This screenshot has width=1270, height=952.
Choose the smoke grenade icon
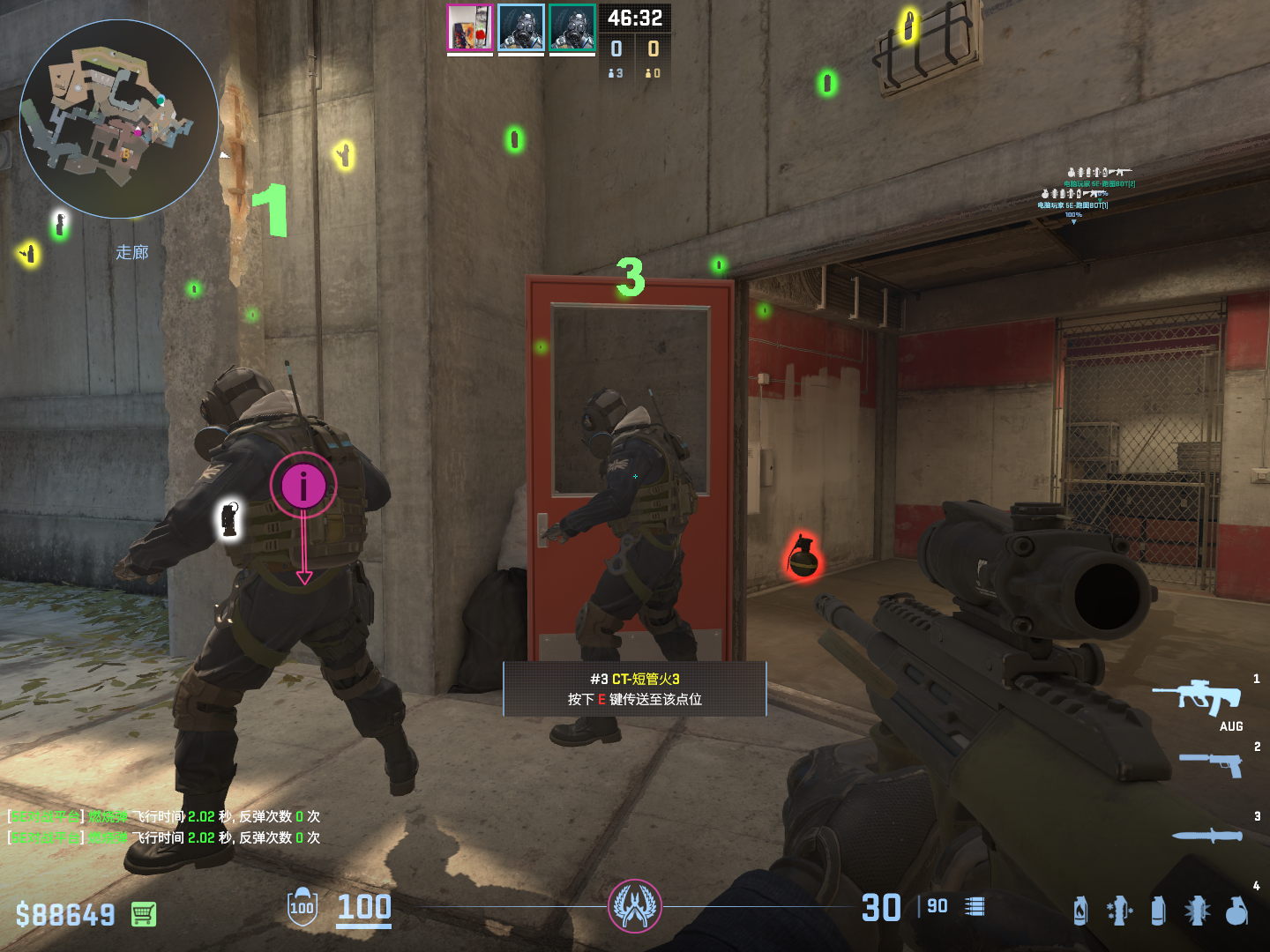click(x=1158, y=911)
